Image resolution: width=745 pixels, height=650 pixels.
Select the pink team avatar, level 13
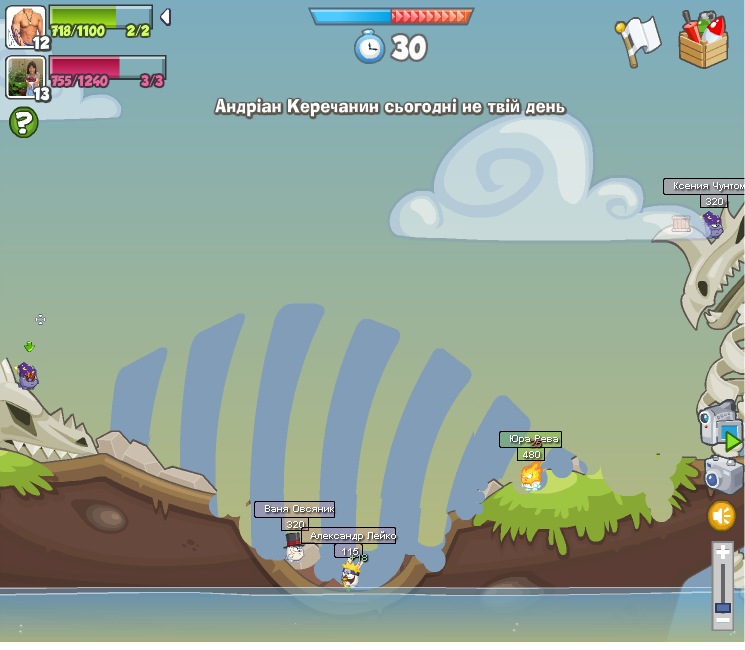click(x=26, y=78)
